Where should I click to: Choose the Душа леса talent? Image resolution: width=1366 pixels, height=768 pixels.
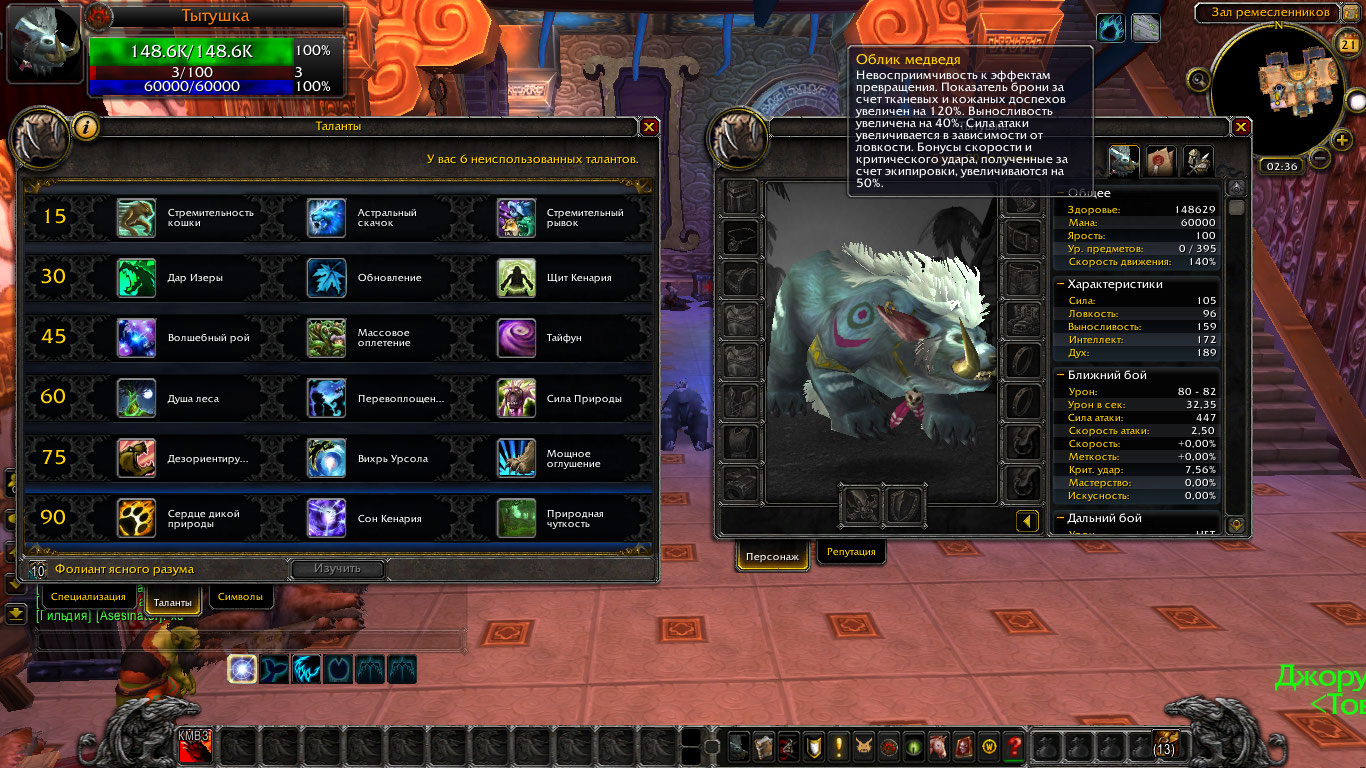(136, 398)
